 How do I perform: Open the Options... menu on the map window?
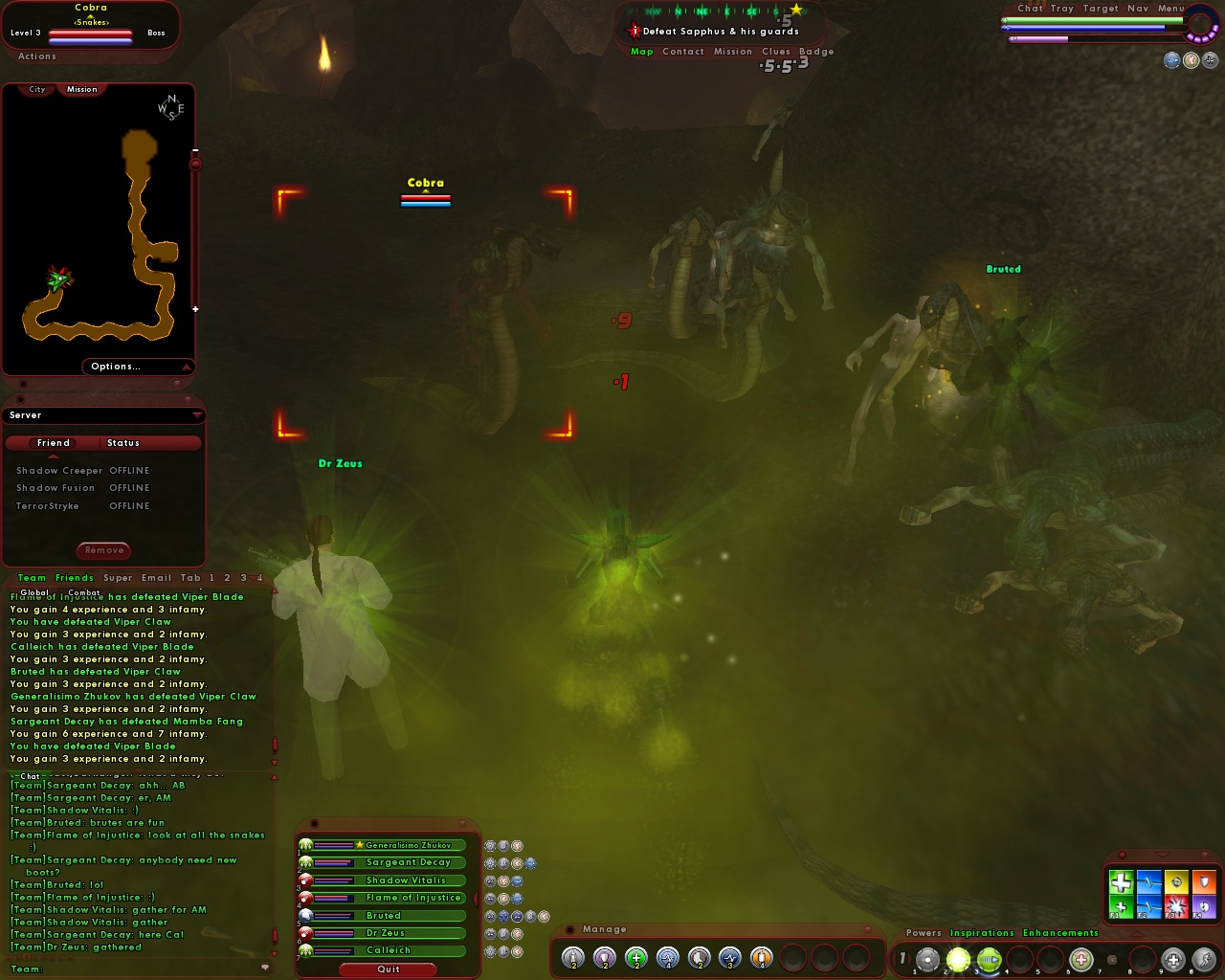point(117,367)
